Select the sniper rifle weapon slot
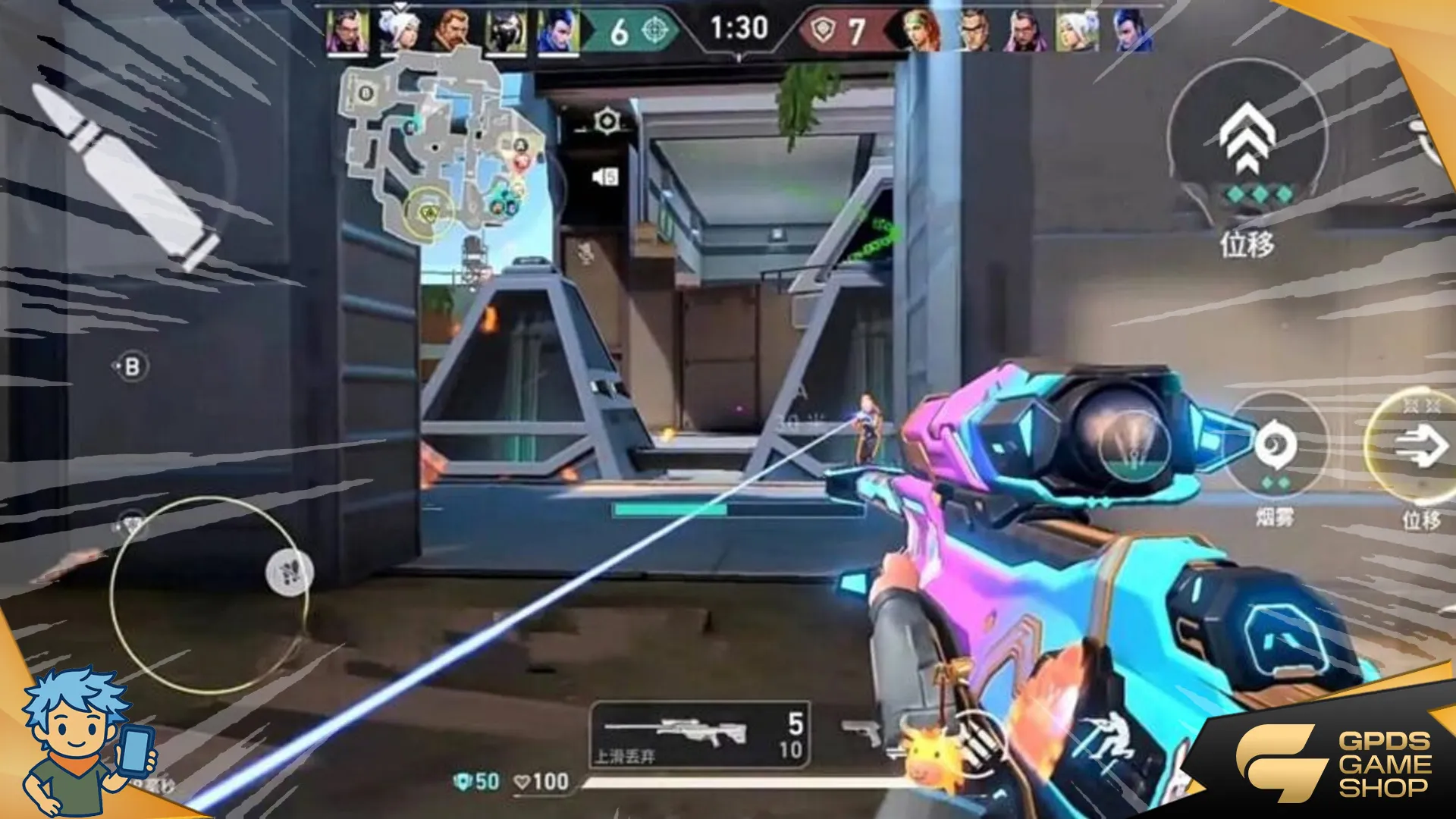The image size is (1456, 819). (698, 733)
